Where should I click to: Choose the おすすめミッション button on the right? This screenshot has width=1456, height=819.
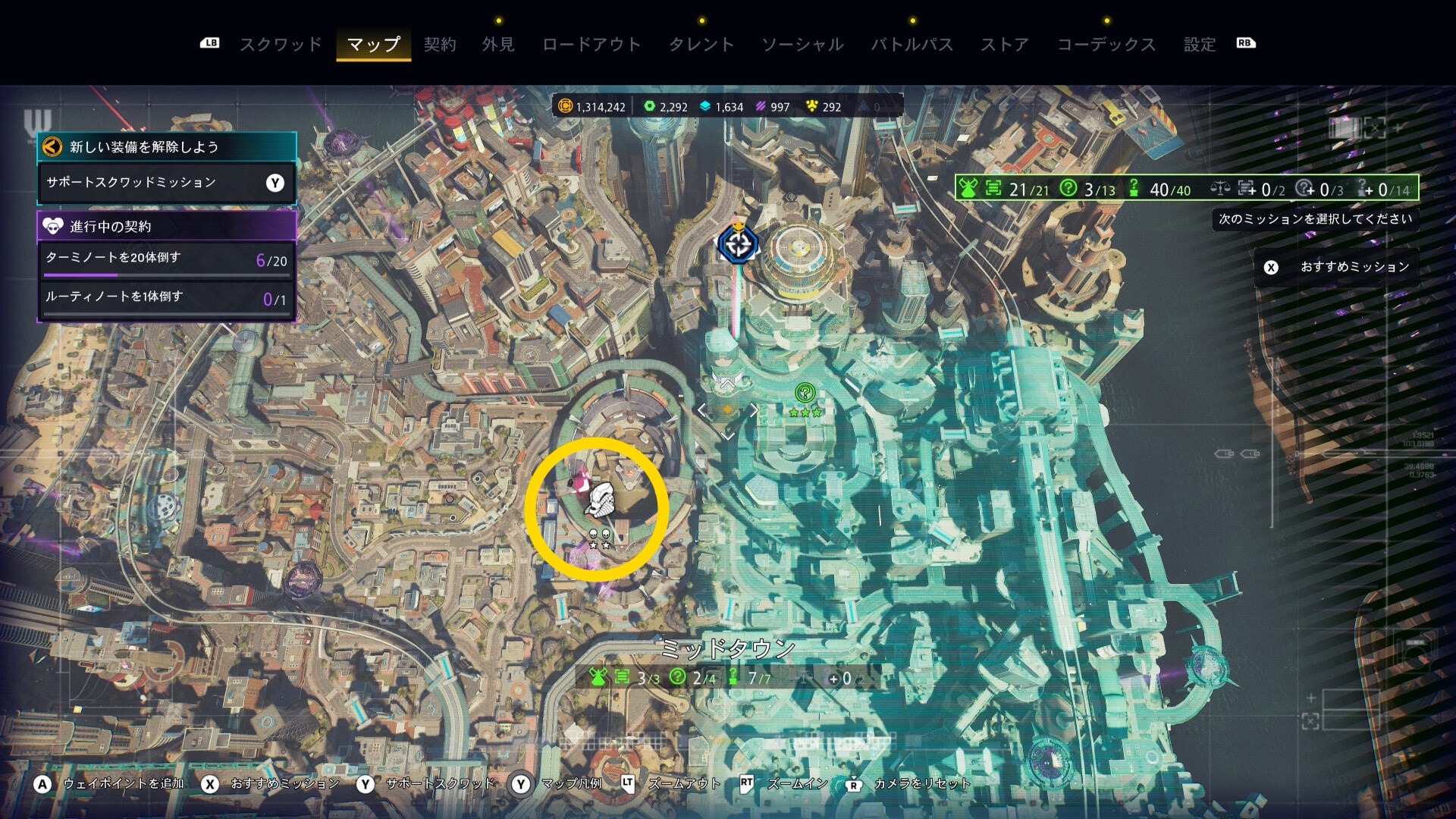(x=1338, y=267)
